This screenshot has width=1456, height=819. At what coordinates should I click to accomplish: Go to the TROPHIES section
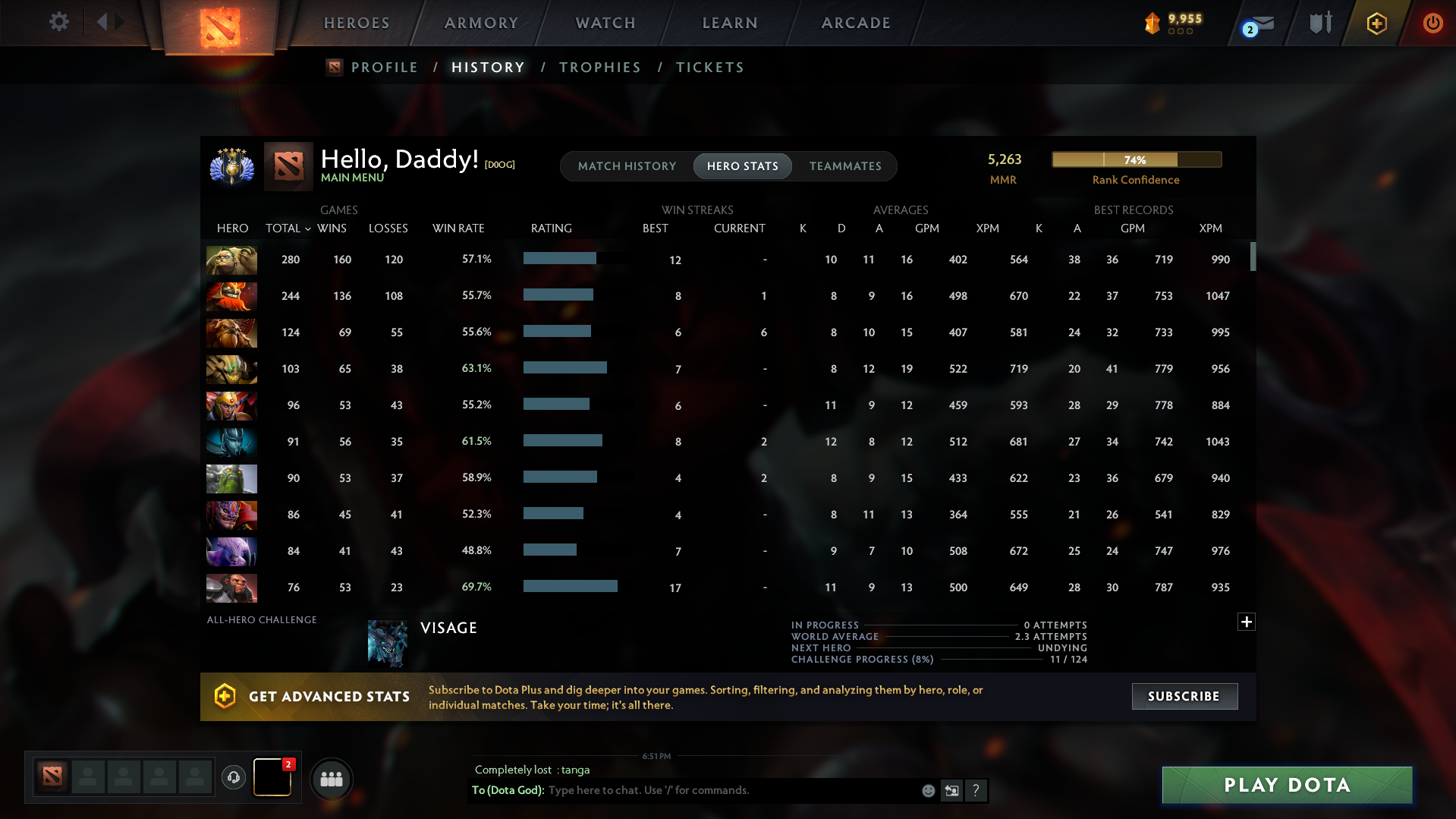tap(599, 67)
